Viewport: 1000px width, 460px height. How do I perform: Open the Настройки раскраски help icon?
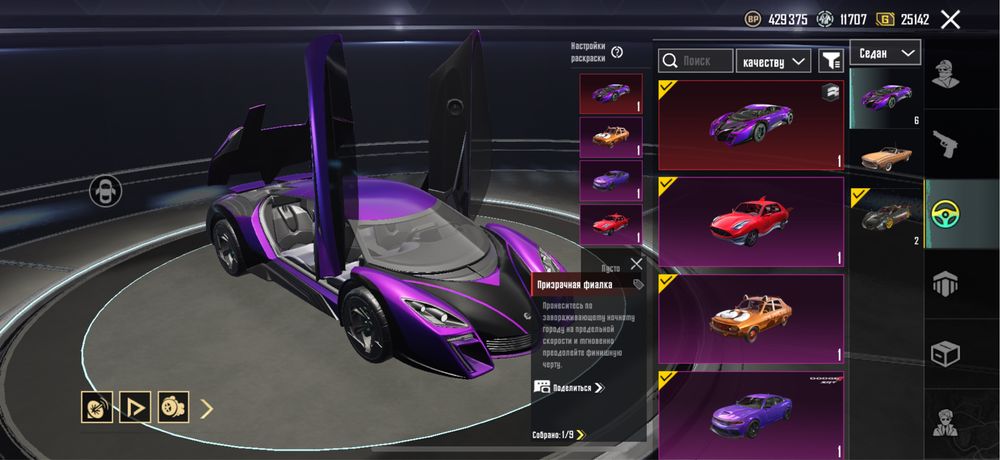(617, 52)
